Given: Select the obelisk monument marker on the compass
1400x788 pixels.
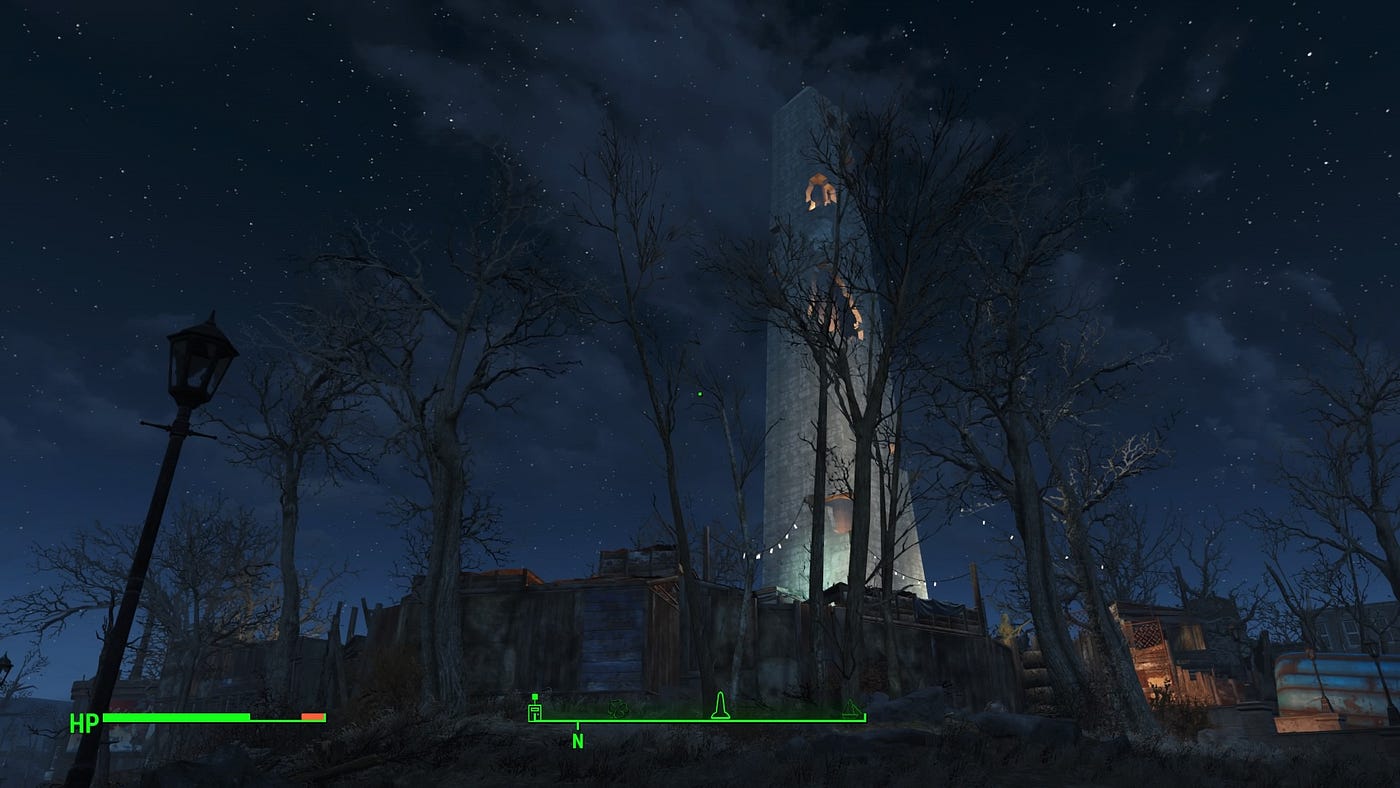Looking at the screenshot, I should [x=719, y=705].
